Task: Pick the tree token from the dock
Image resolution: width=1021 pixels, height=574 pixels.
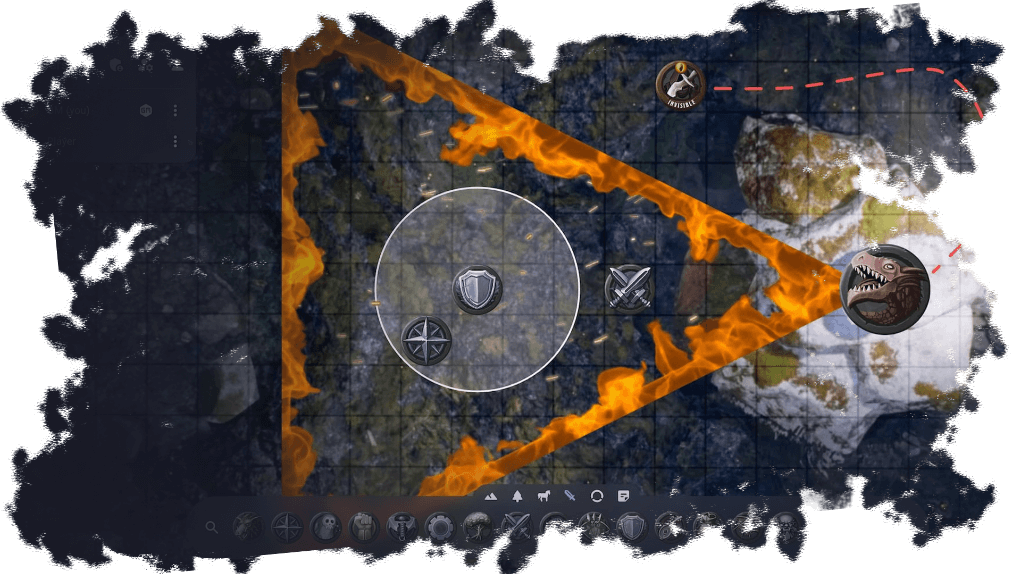Action: [477, 527]
